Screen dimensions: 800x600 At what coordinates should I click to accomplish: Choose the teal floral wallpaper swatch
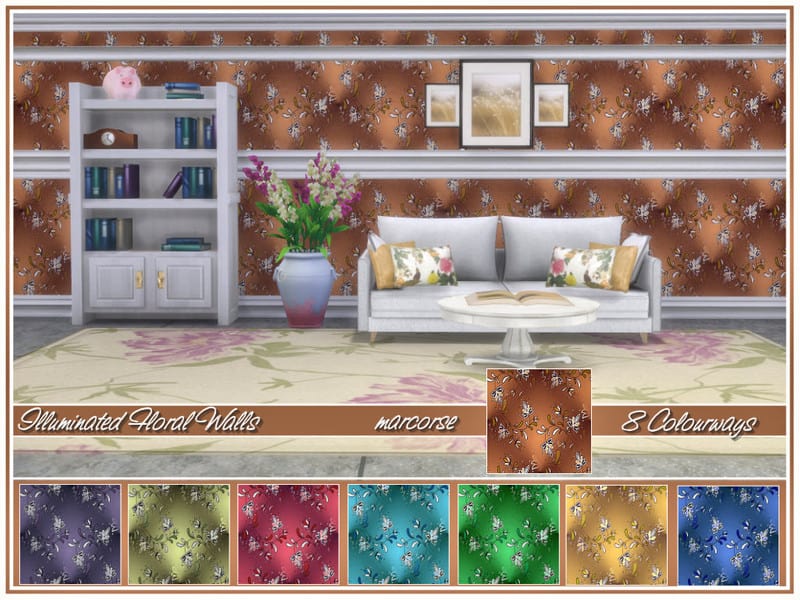[x=398, y=535]
